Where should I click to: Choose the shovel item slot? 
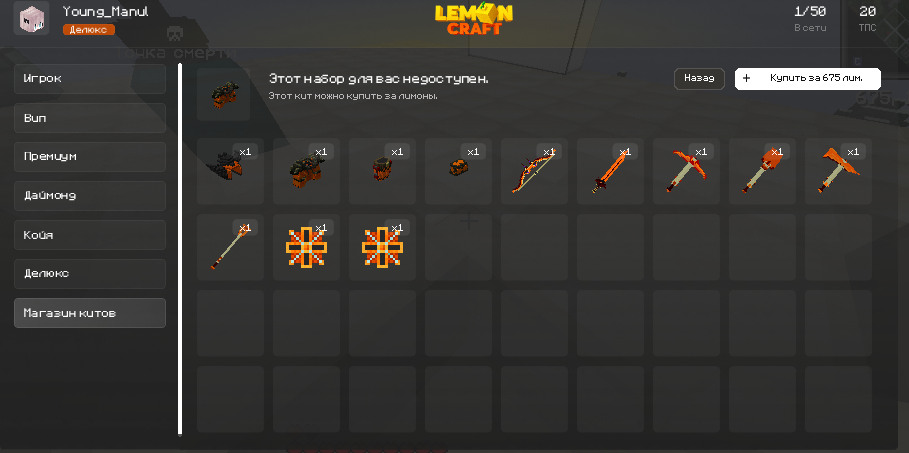click(x=762, y=171)
